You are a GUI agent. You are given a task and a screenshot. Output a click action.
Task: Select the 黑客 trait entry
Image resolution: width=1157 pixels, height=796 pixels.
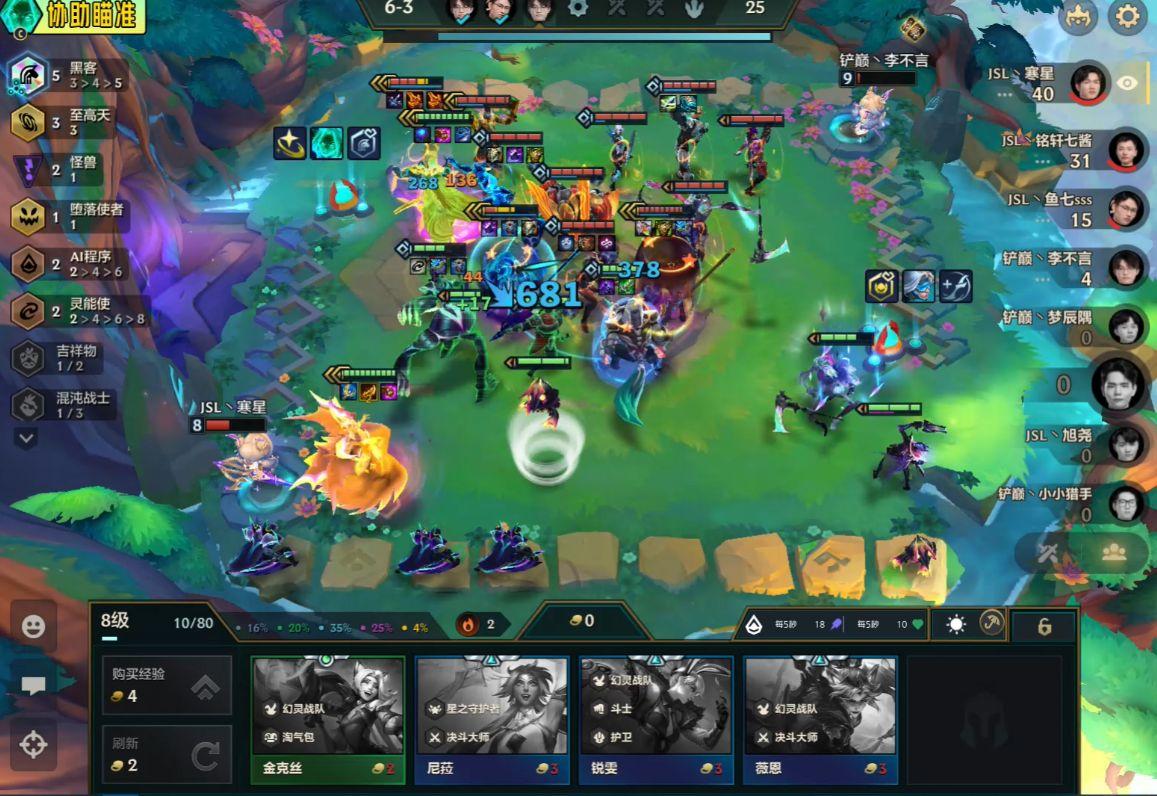pyautogui.click(x=70, y=76)
